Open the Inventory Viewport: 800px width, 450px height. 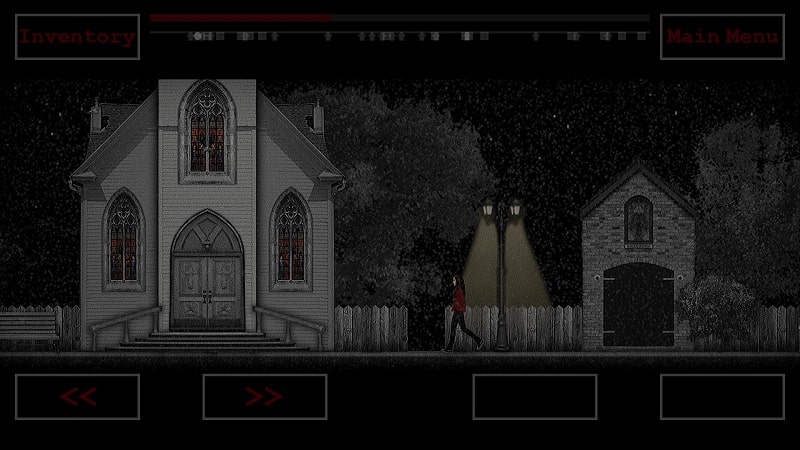[x=77, y=37]
